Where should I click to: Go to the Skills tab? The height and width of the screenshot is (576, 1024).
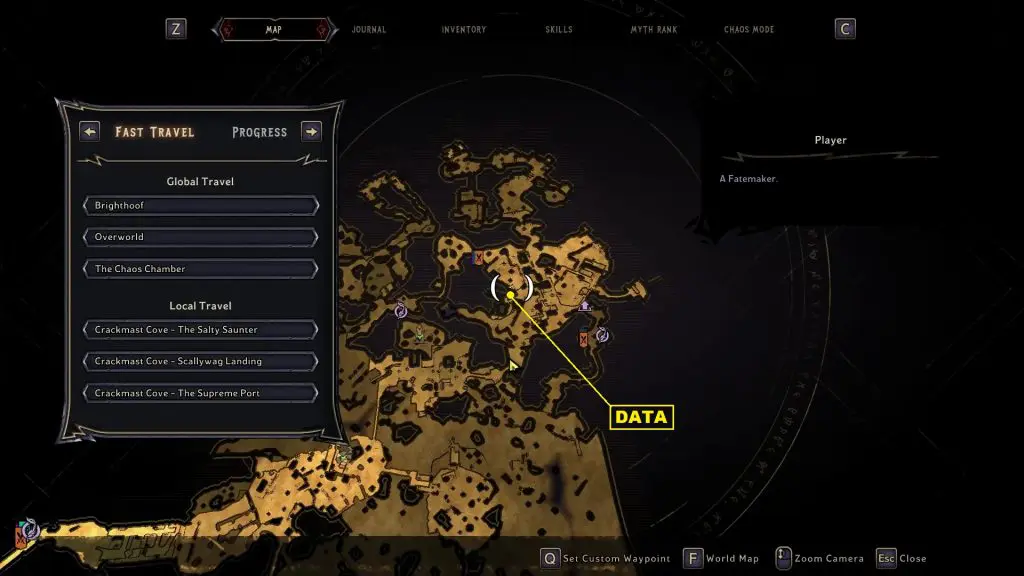coord(559,30)
